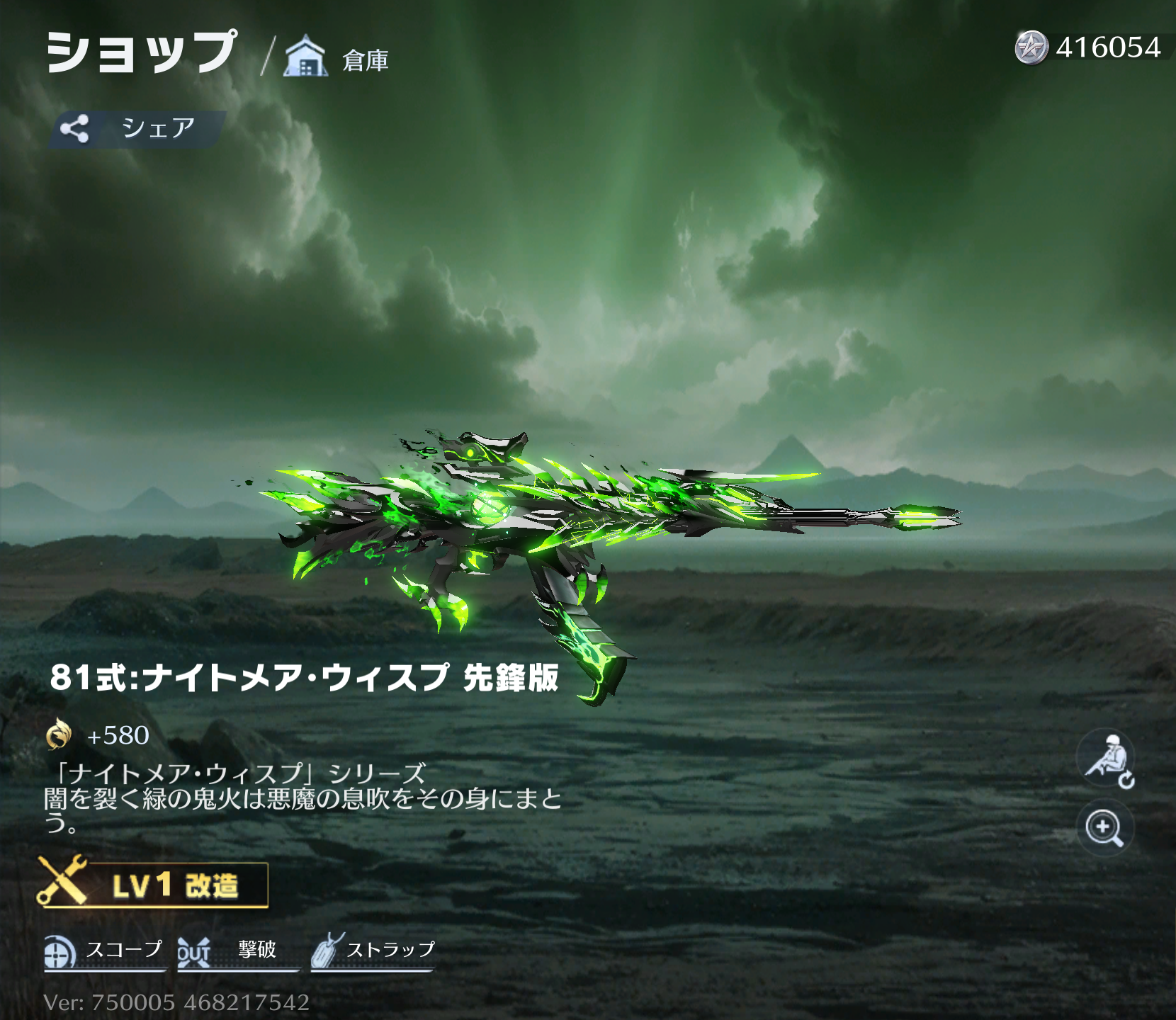The image size is (1176, 1020).
Task: Click the share icon next to シェア
Action: pyautogui.click(x=76, y=127)
